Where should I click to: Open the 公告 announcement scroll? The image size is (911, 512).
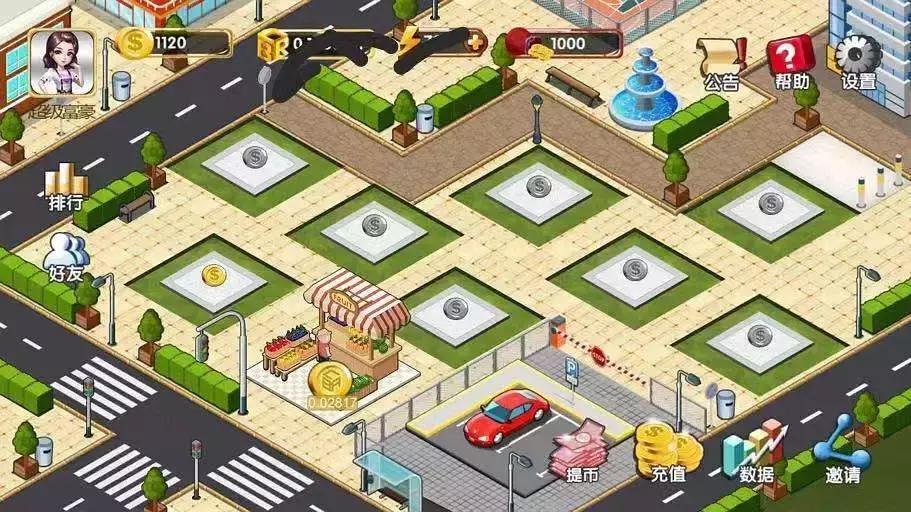722,61
